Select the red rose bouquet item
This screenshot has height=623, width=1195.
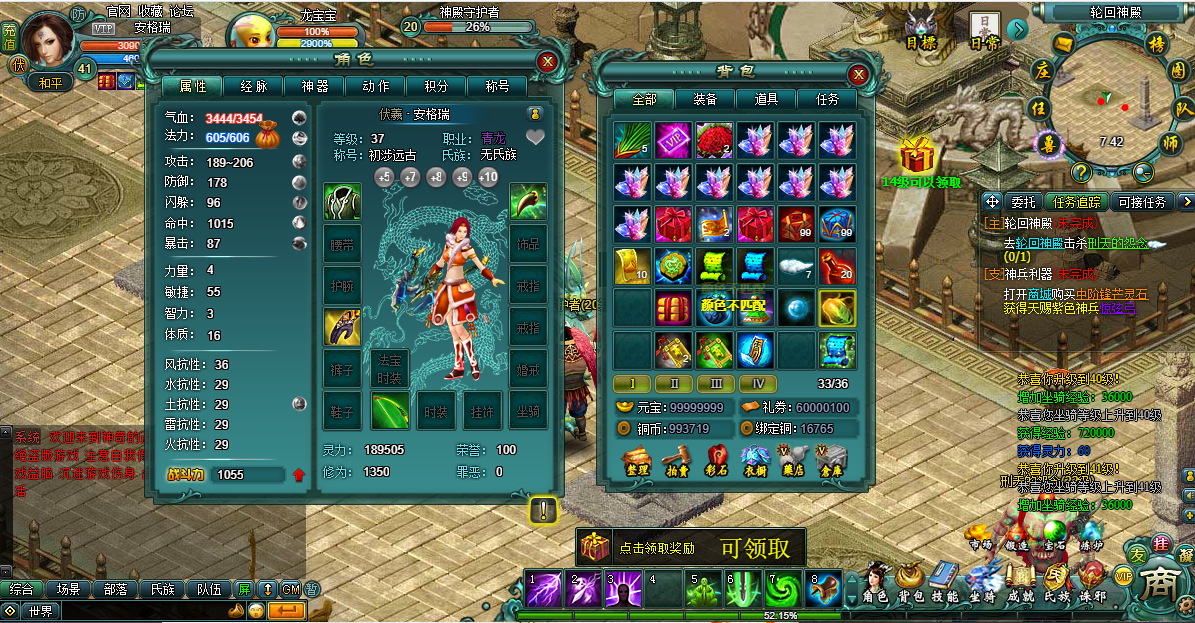point(714,141)
